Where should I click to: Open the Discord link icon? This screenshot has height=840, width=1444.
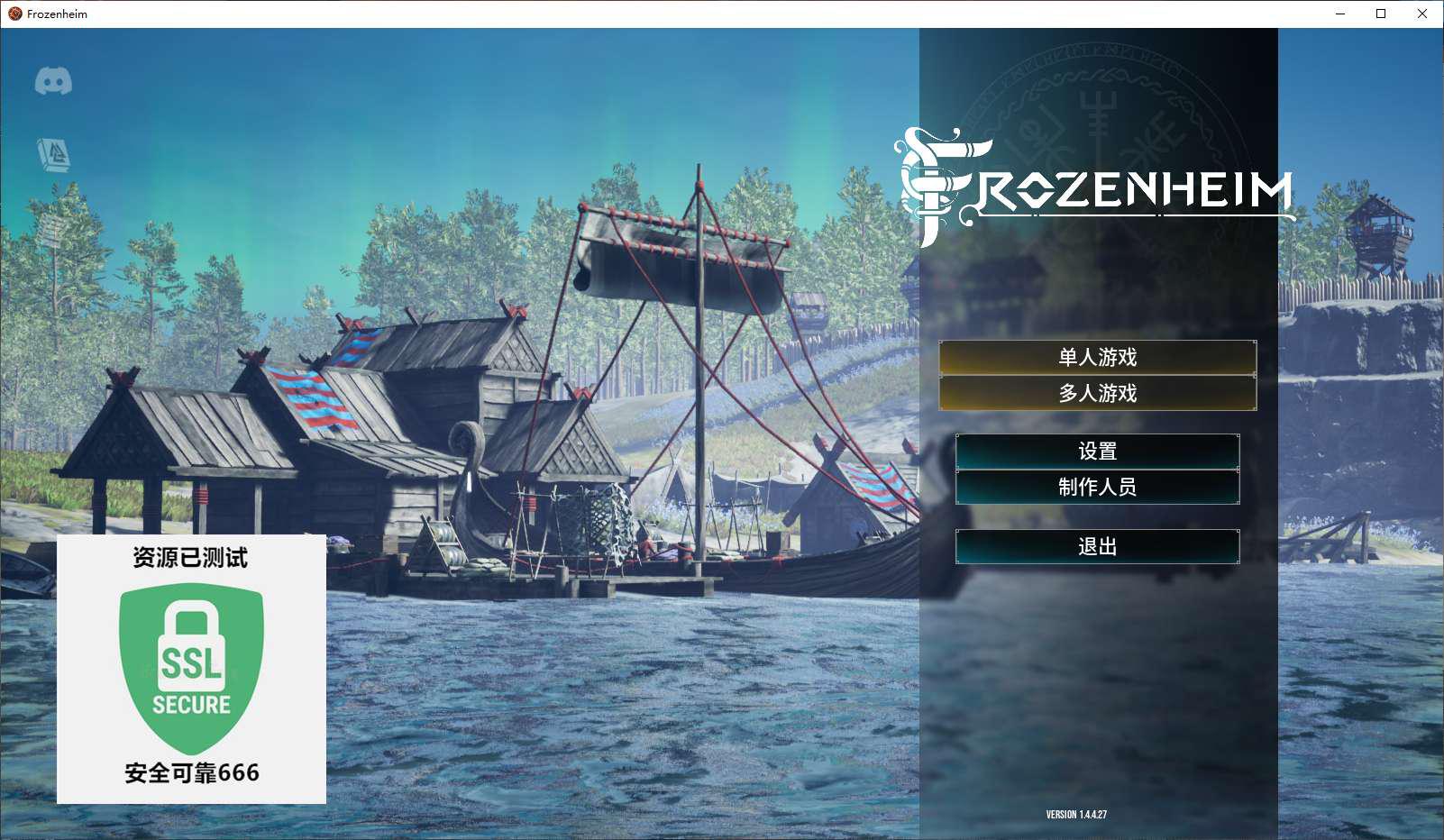point(53,82)
